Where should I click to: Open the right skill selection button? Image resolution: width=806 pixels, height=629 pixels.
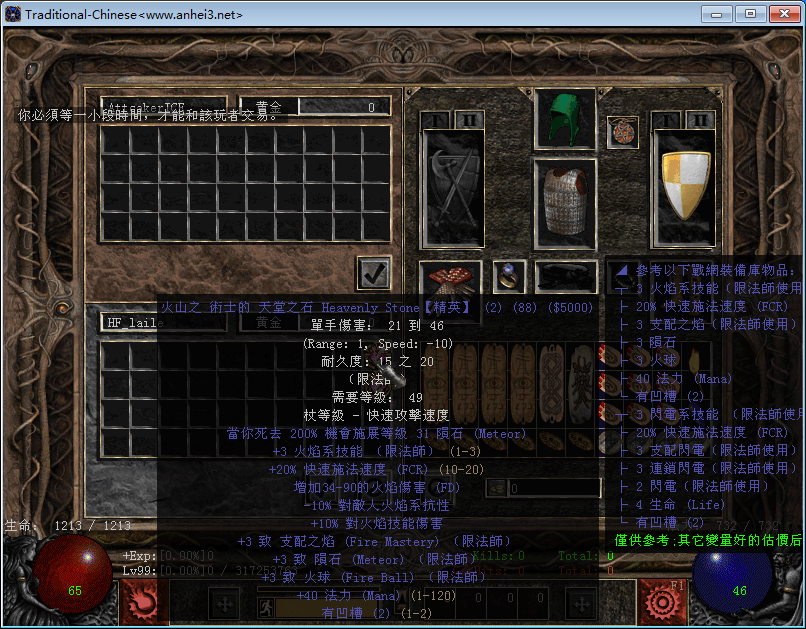click(661, 601)
